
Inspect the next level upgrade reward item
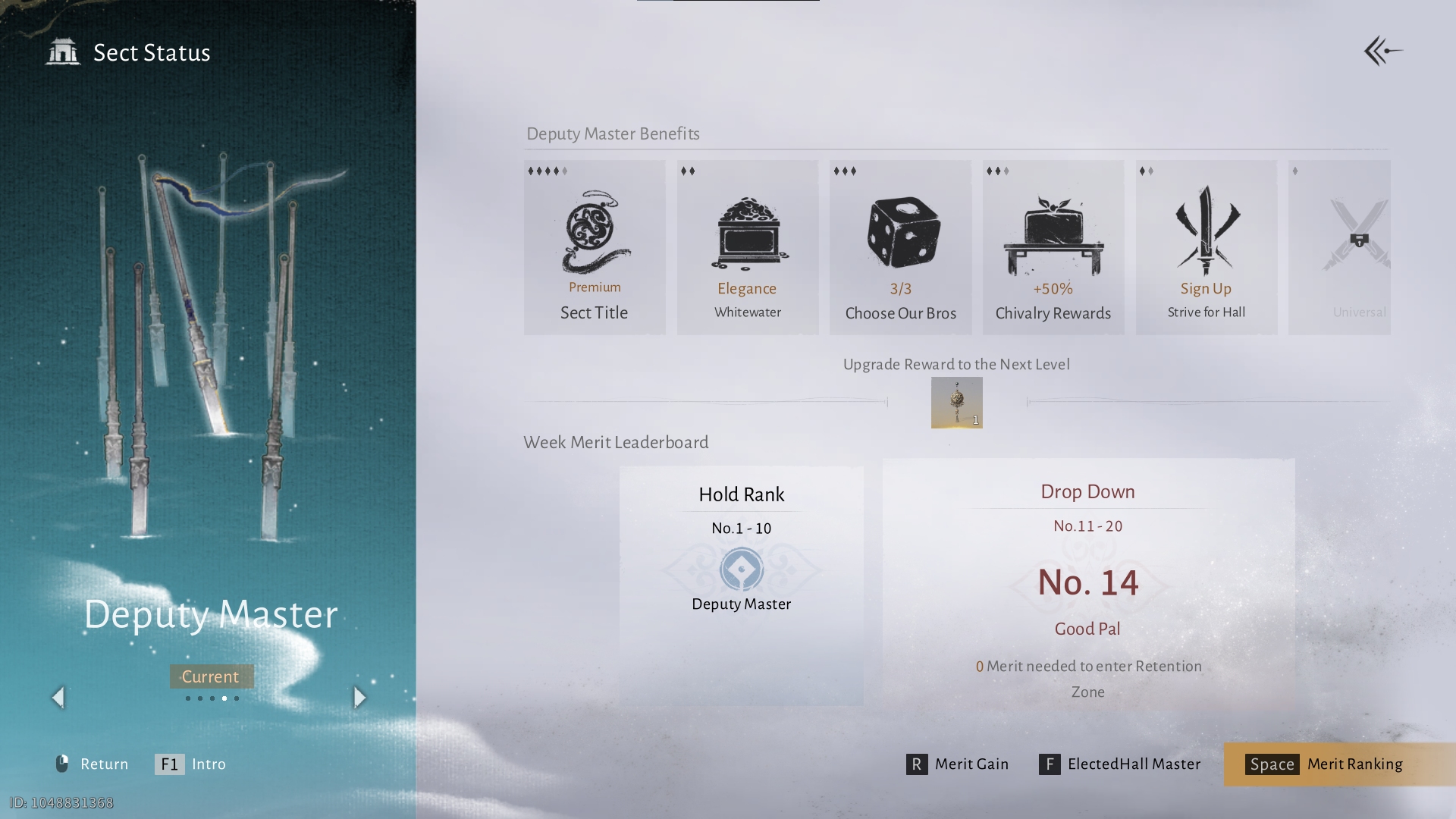(956, 403)
